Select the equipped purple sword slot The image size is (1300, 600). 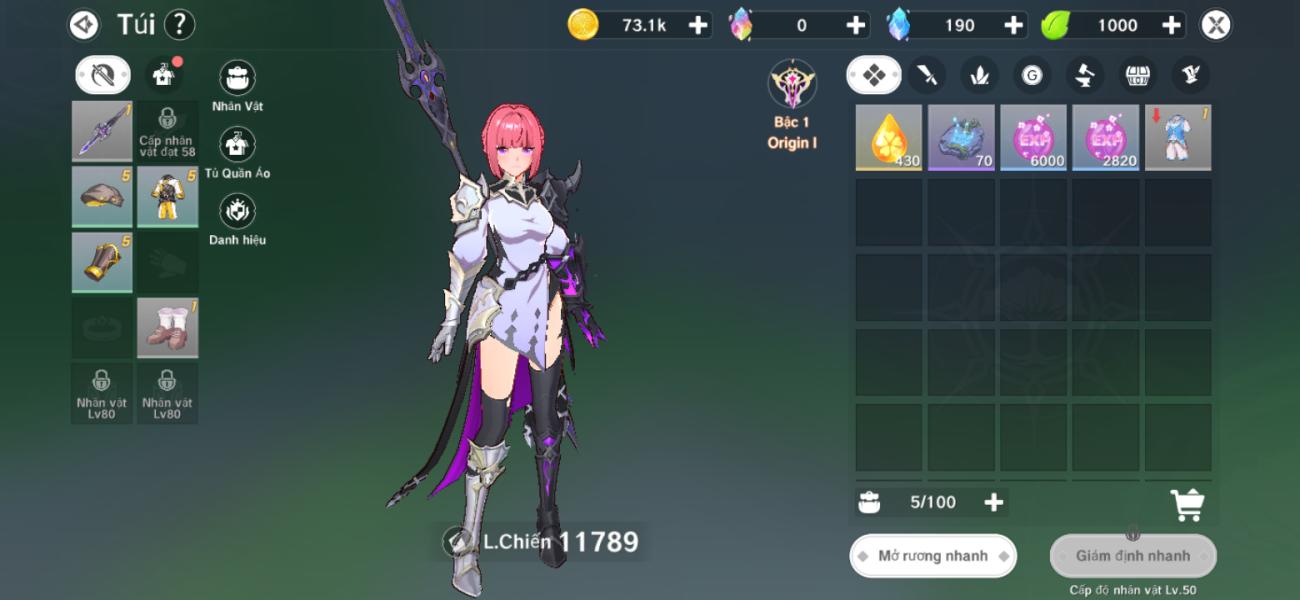tap(102, 130)
